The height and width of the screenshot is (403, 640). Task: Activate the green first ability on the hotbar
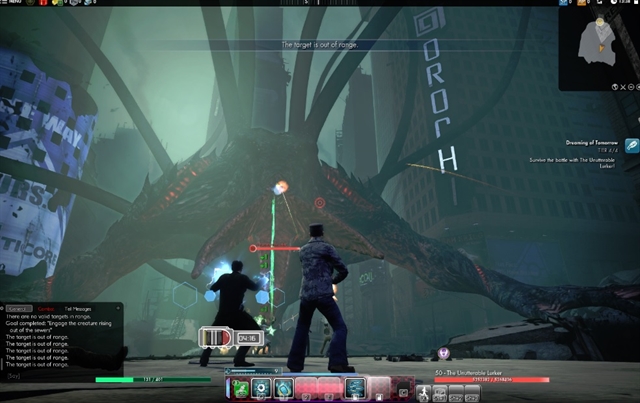point(240,388)
